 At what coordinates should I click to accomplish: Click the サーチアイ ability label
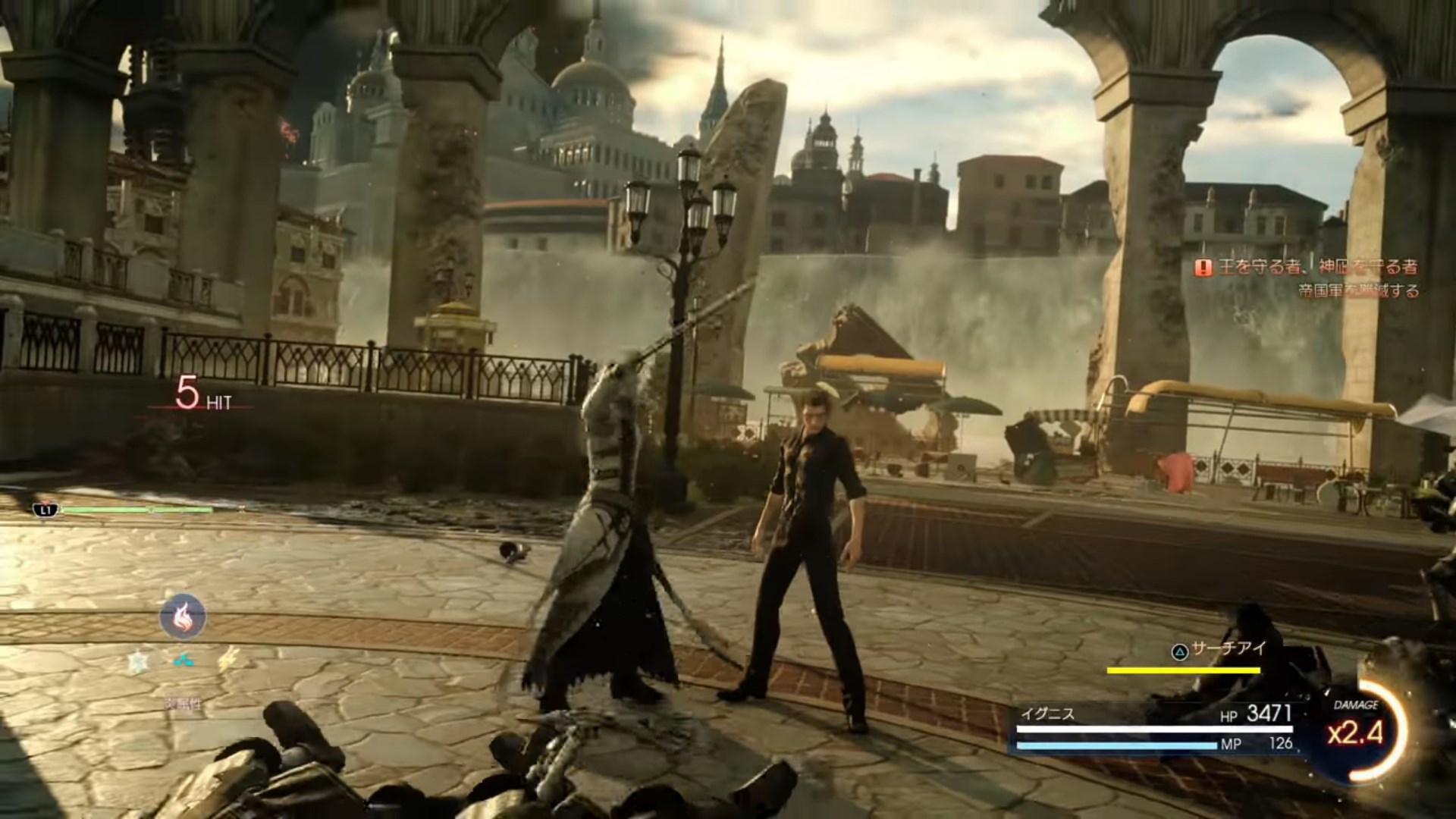(x=1219, y=650)
